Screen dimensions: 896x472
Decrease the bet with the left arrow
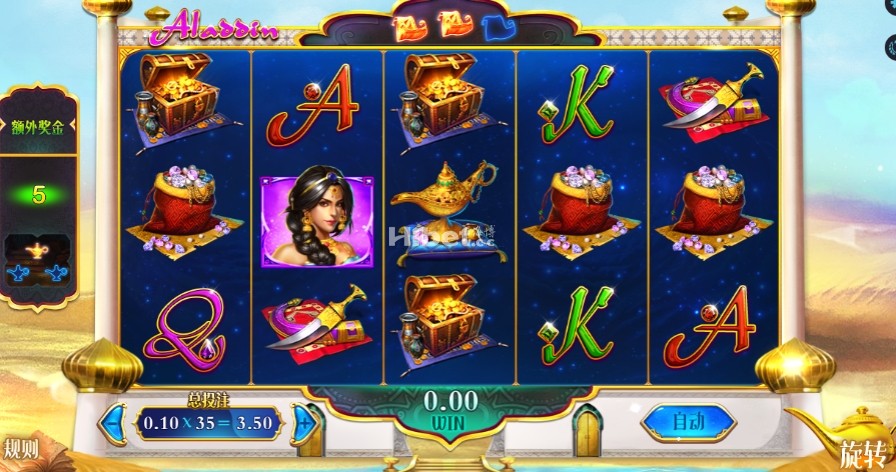click(x=115, y=422)
